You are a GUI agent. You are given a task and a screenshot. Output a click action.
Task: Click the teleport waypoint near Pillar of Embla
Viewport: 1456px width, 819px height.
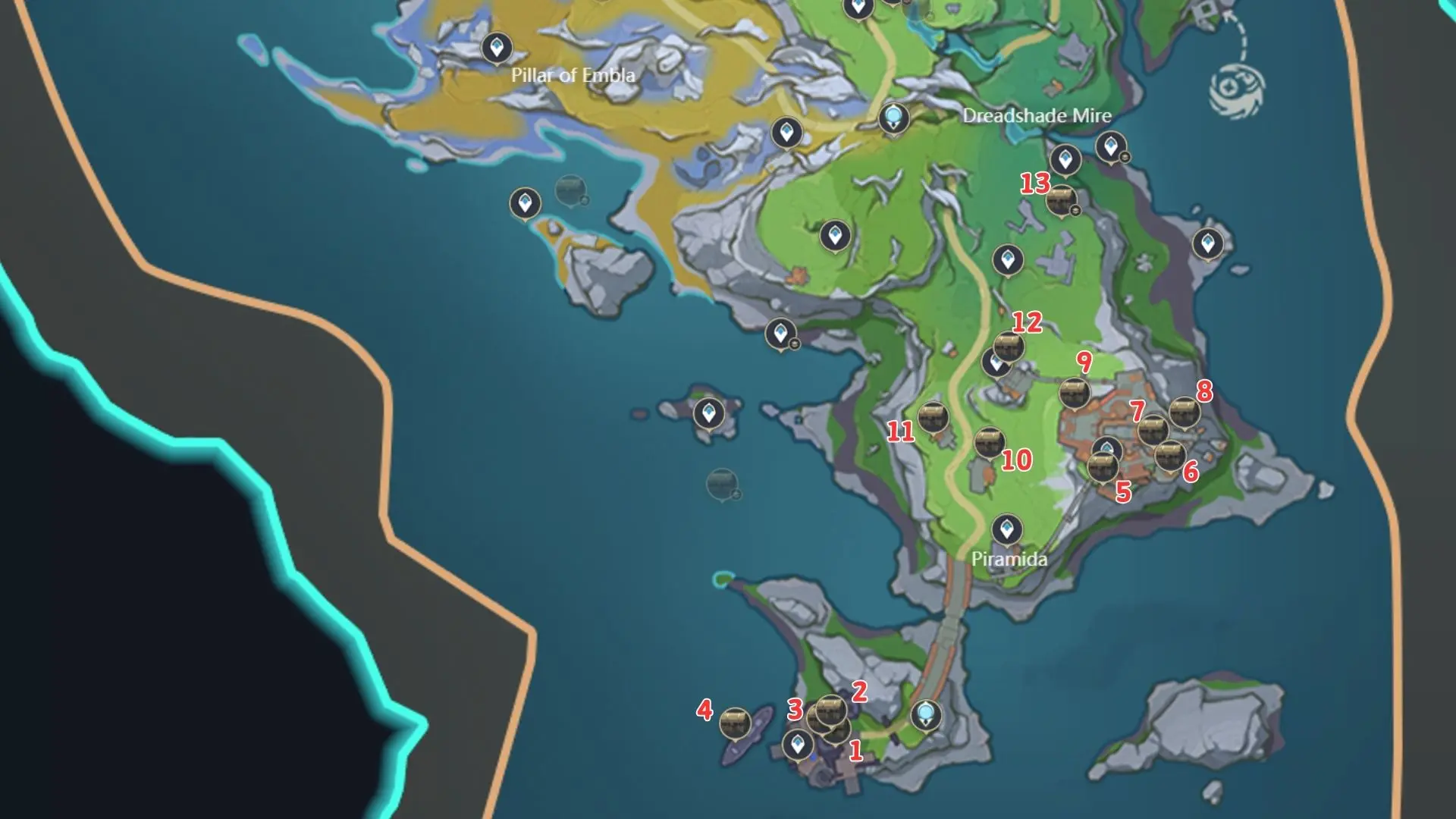497,47
